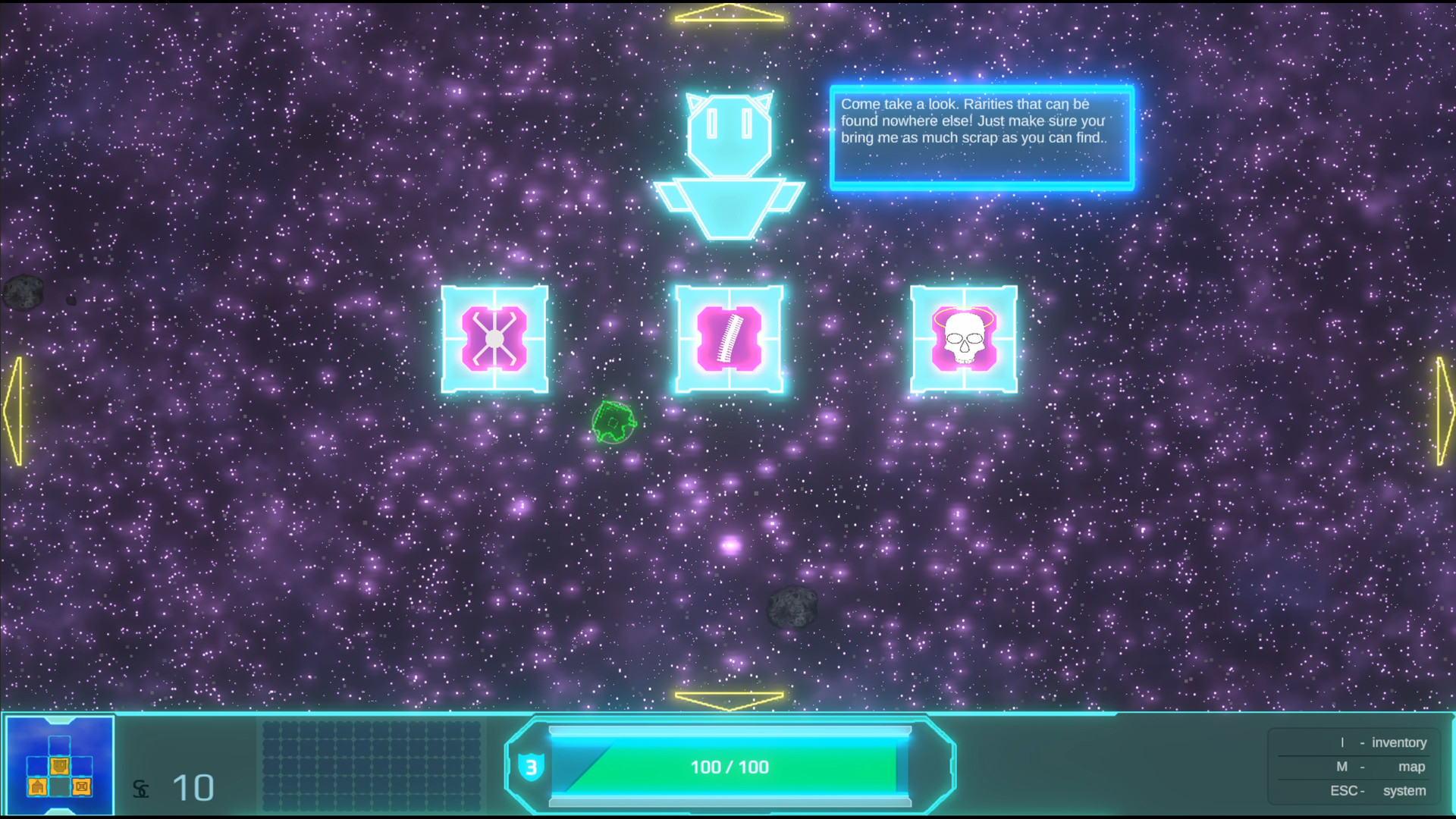Select the pink propeller rarity item

pos(494,340)
